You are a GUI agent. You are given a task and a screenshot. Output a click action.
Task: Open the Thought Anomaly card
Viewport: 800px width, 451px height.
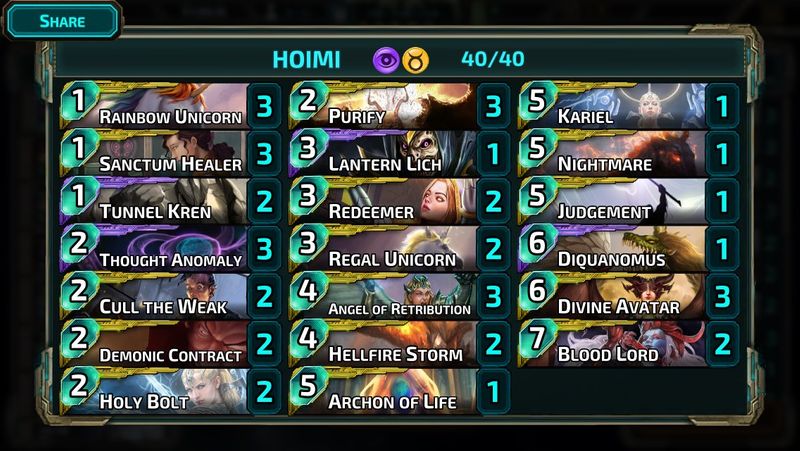tap(160, 249)
